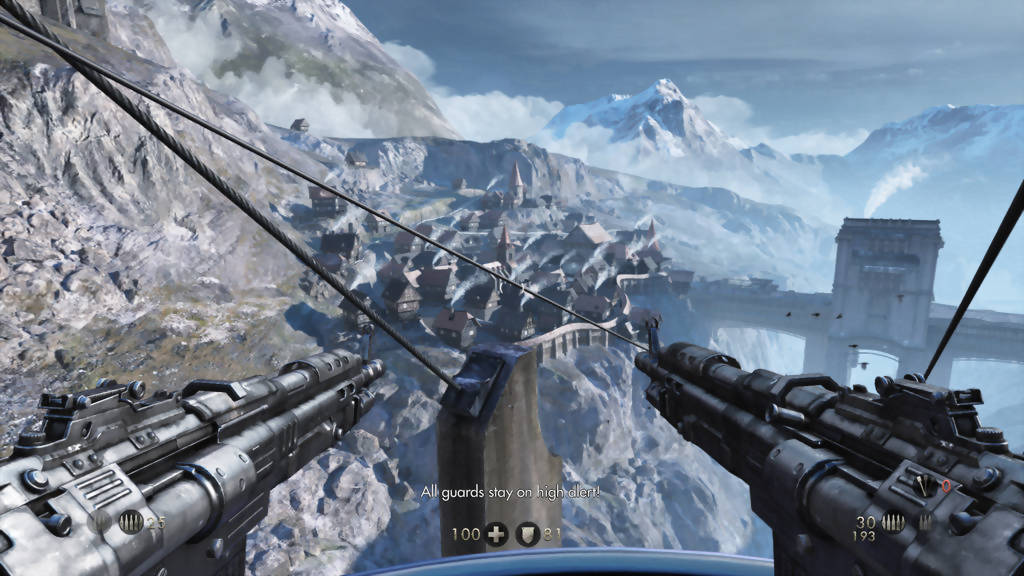Select the right weapon's bullet ammo icon
This screenshot has width=1024, height=576.
893,522
